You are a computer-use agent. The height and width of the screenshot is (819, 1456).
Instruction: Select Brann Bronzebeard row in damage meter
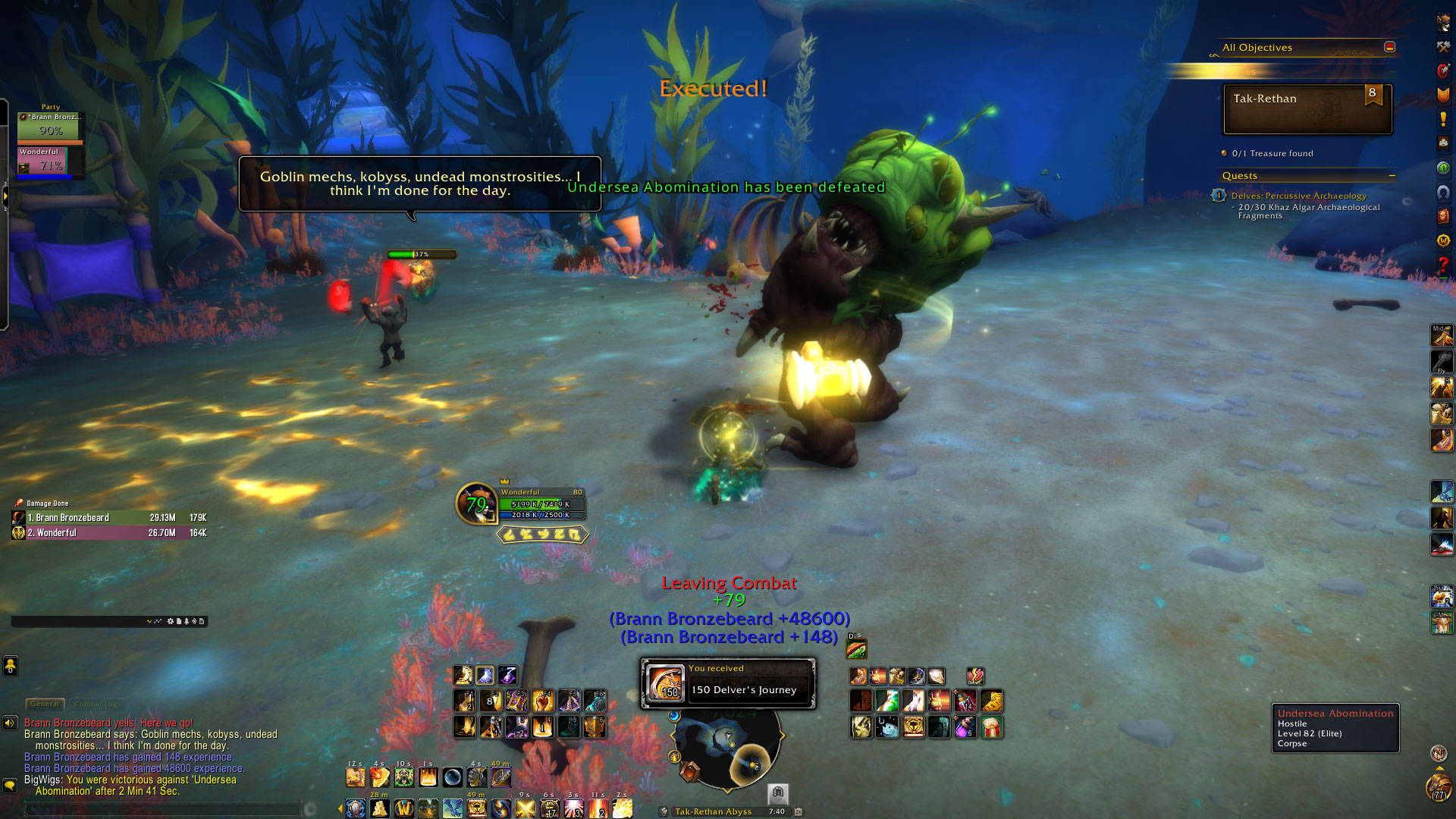point(109,518)
